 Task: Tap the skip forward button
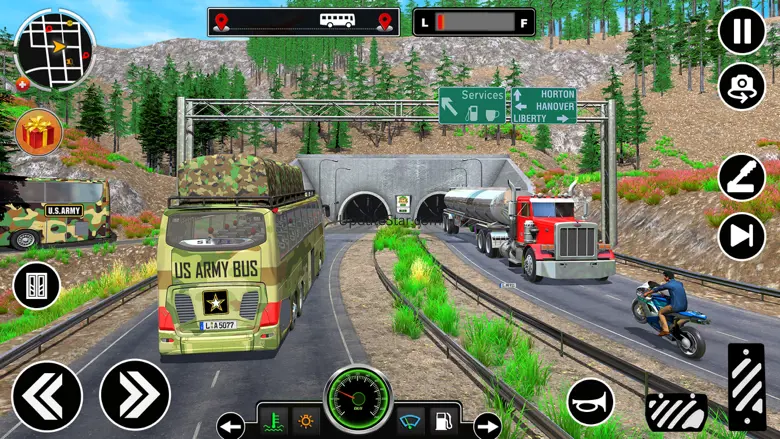[742, 236]
